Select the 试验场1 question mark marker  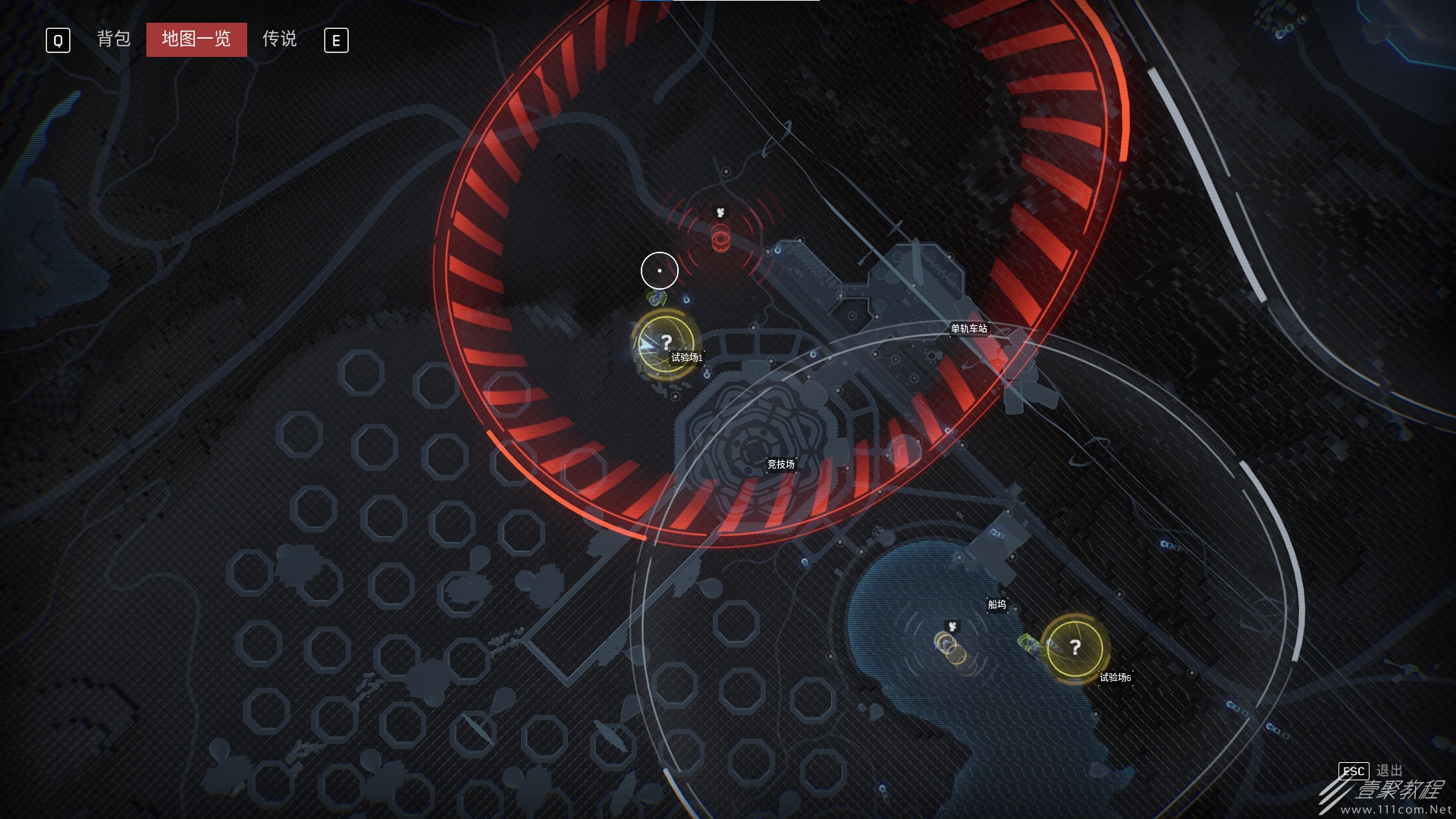click(666, 344)
